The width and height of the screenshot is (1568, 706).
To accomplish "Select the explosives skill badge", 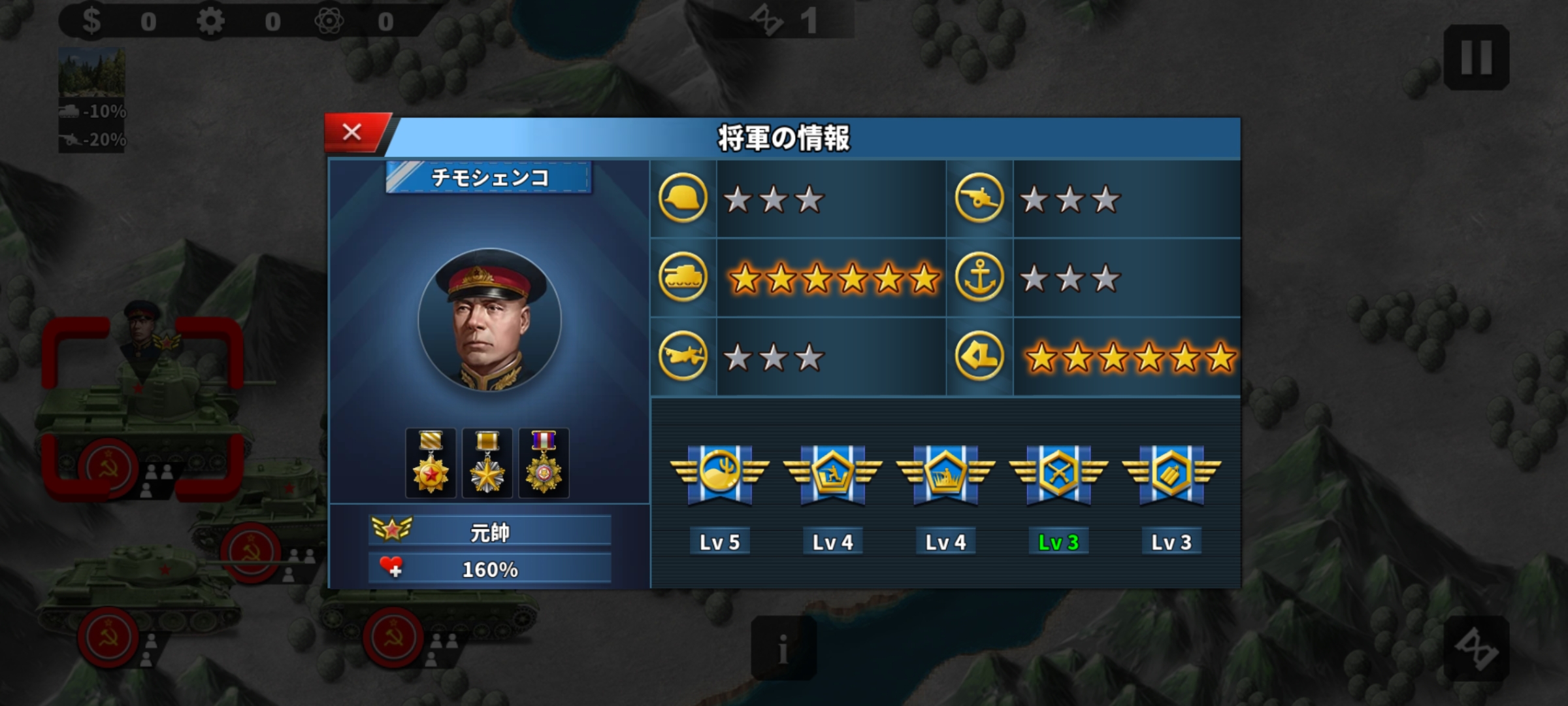I will click(1171, 474).
